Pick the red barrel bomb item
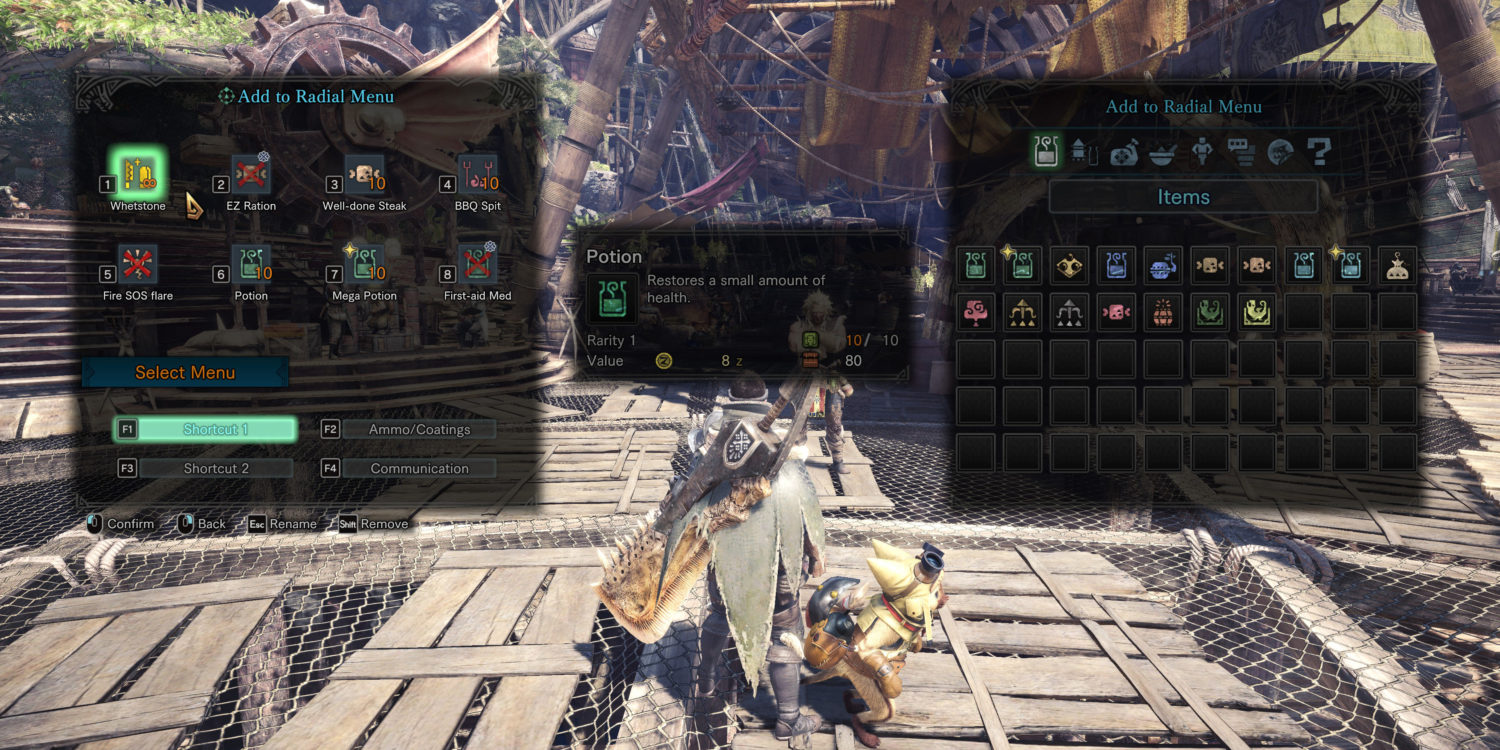Screen dimensions: 1500x750 [x=1163, y=312]
